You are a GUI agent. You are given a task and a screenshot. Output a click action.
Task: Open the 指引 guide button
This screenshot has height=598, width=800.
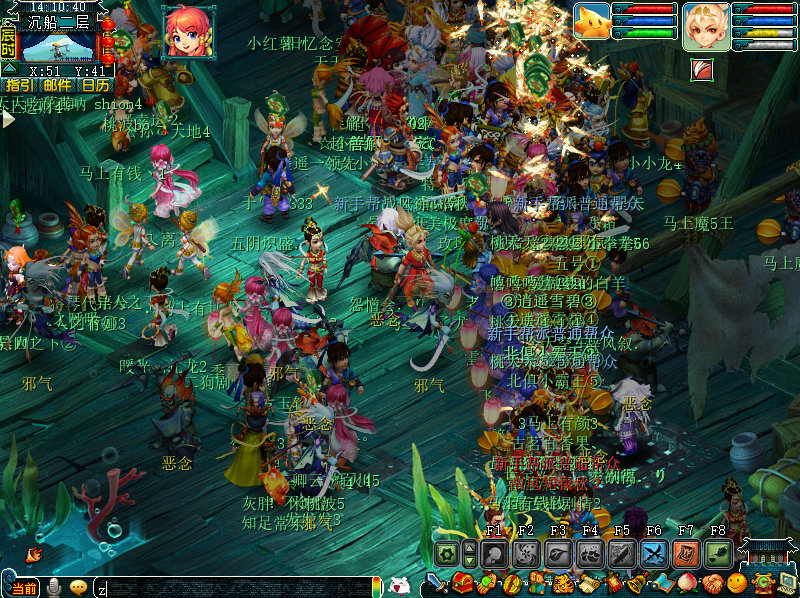click(x=19, y=85)
